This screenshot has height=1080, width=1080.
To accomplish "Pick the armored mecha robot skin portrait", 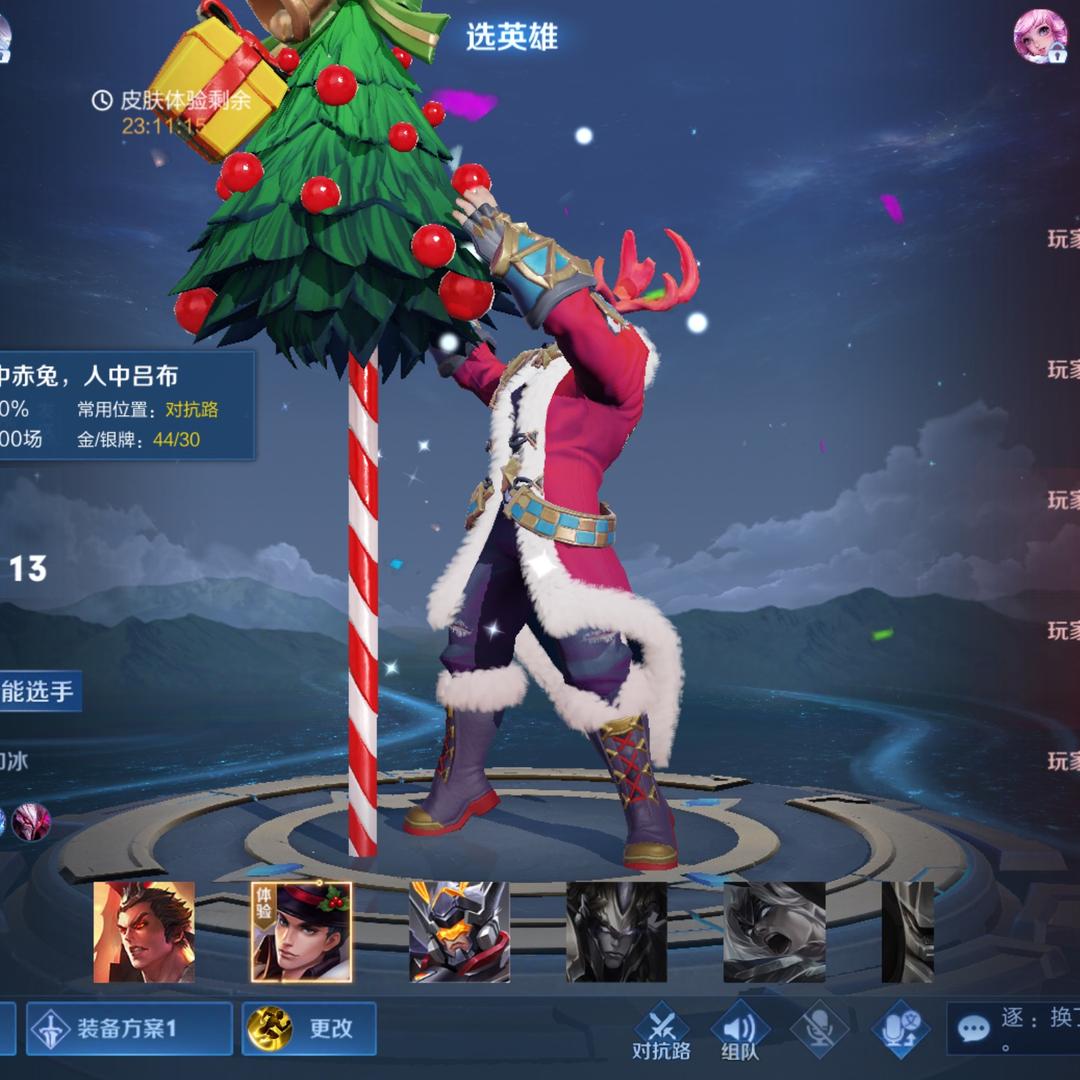I will (459, 932).
